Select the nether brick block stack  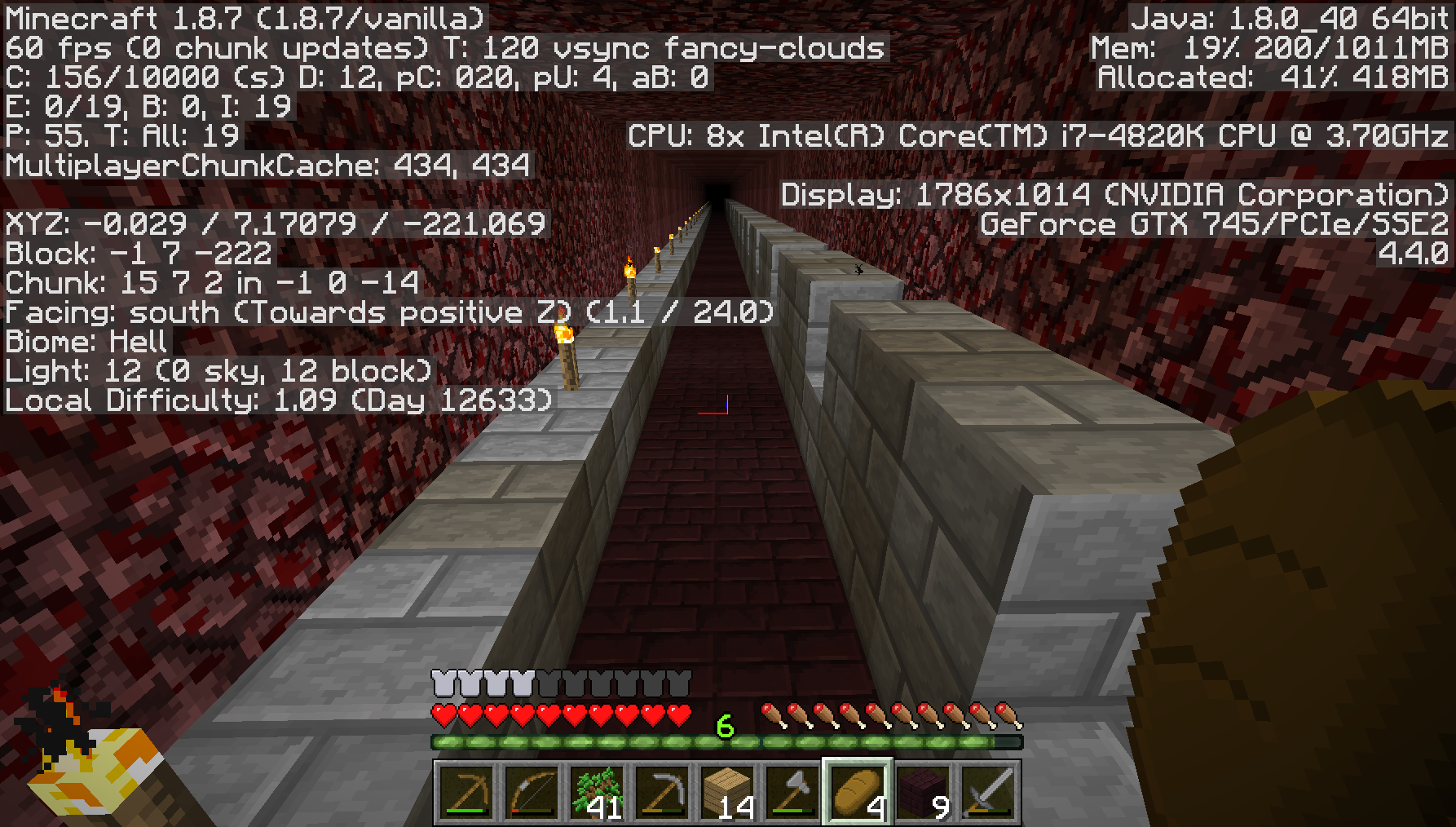pos(923,792)
